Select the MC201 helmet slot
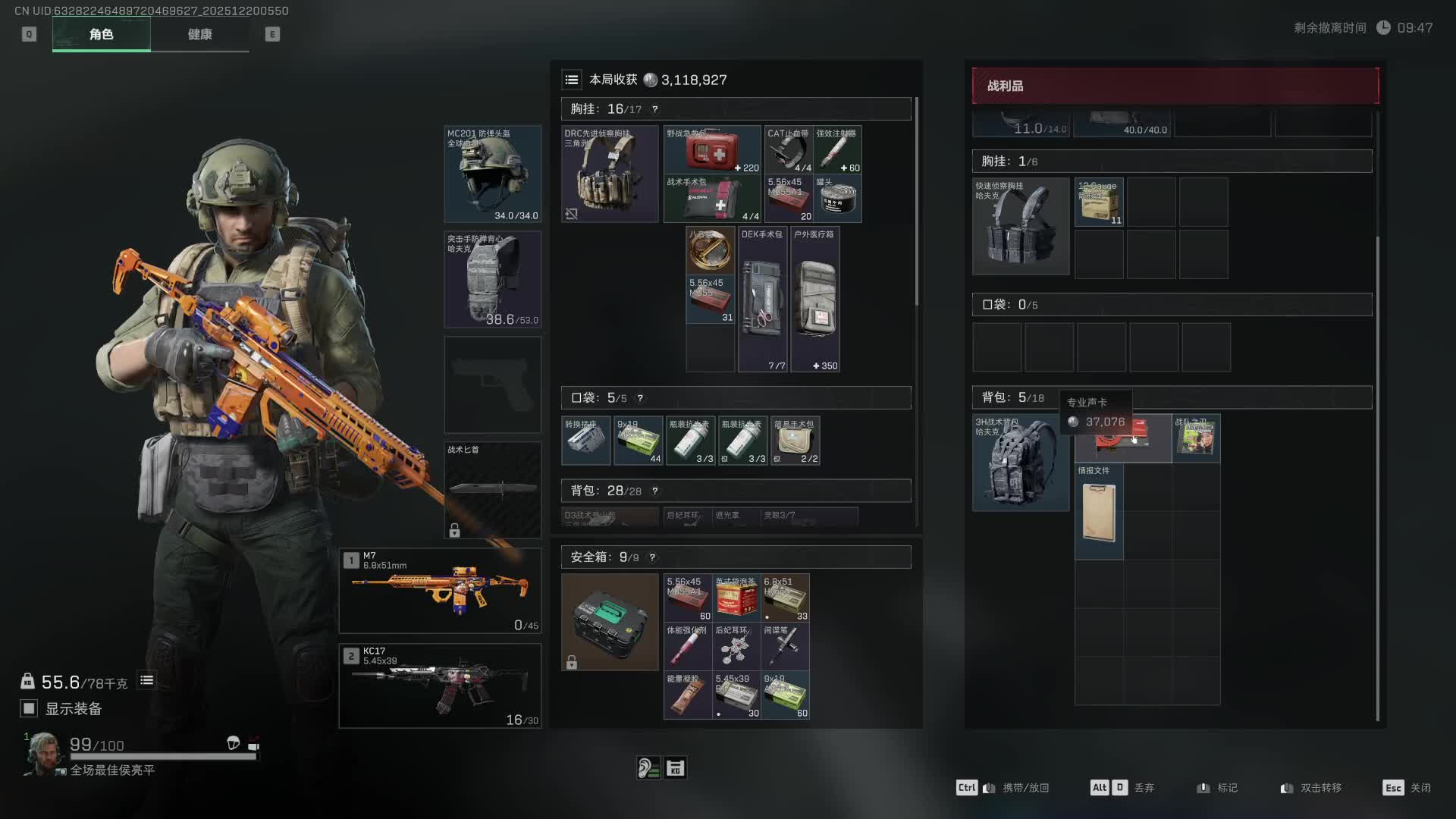The image size is (1456, 819). click(492, 174)
